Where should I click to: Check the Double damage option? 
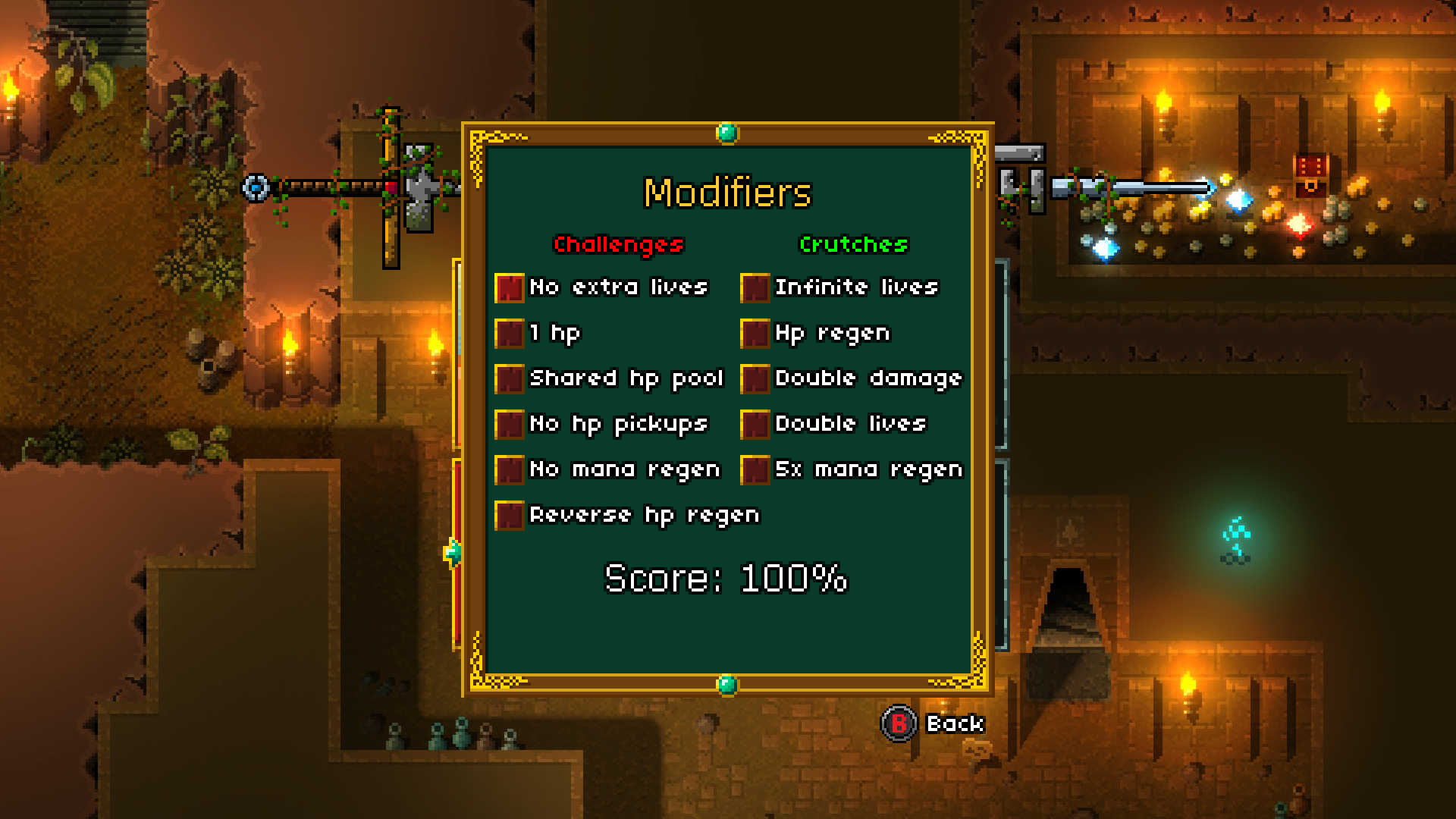[755, 378]
